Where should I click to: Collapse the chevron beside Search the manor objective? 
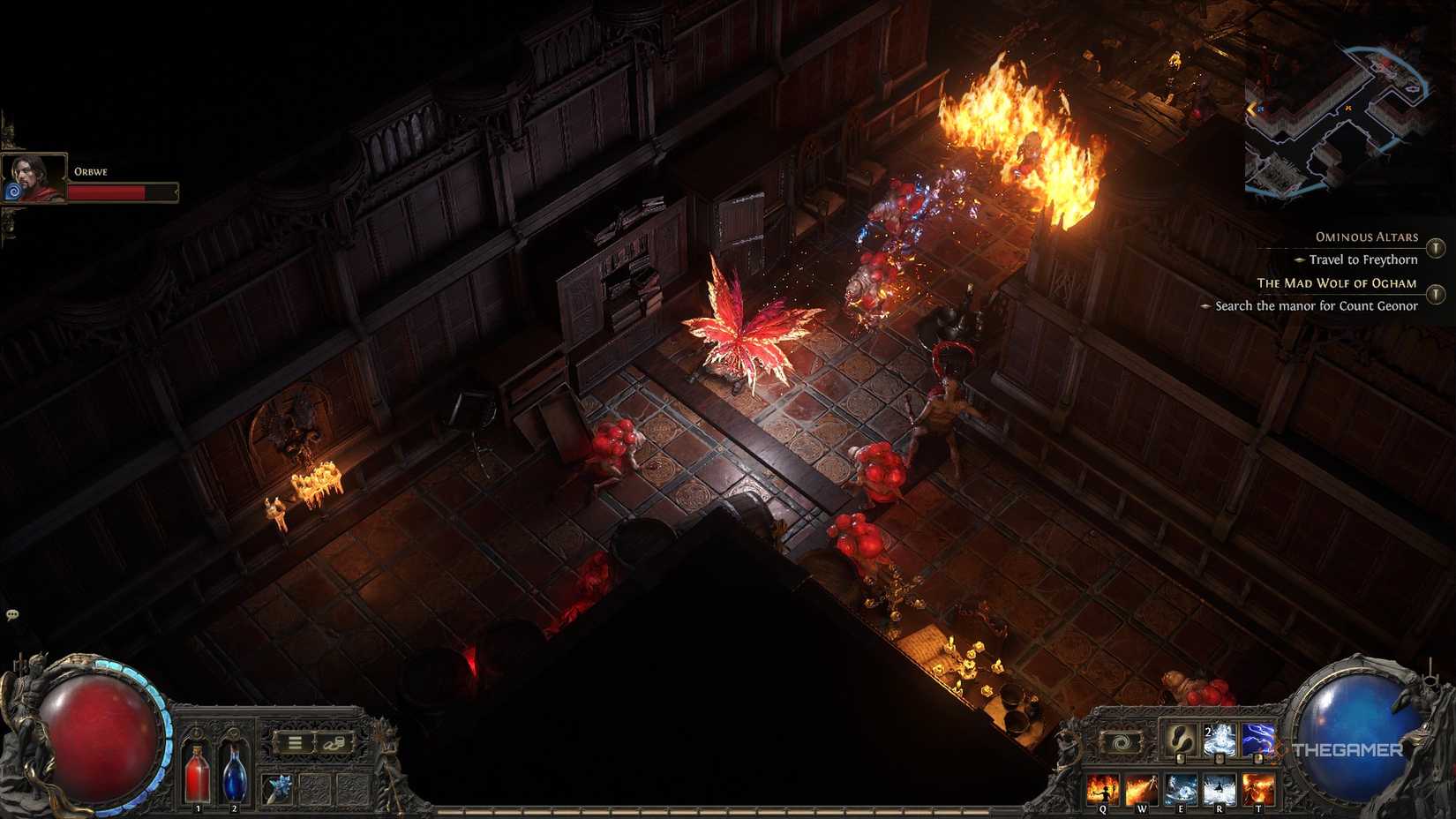coord(1205,305)
